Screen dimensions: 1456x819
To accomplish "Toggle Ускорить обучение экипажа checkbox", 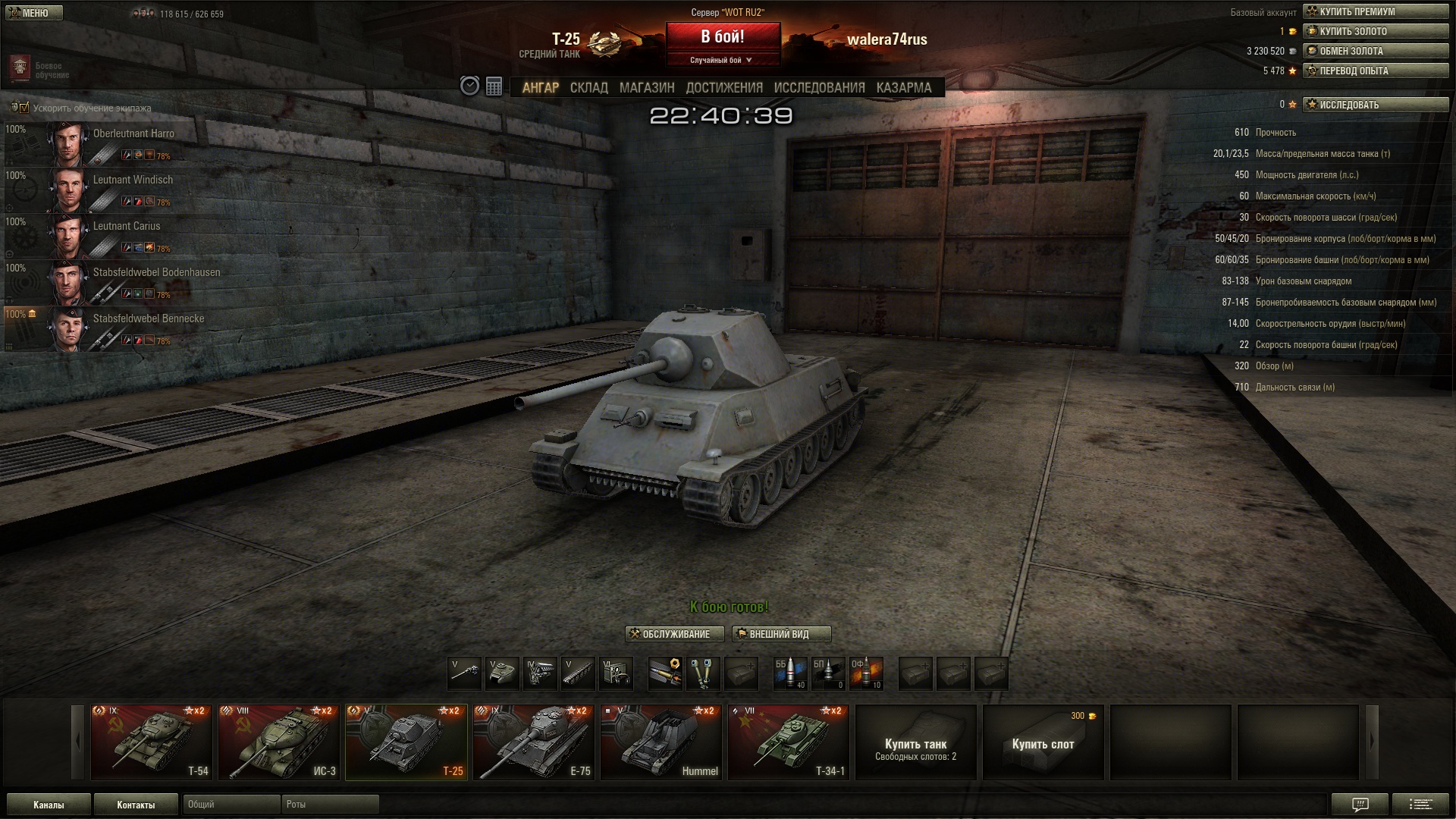I will pyautogui.click(x=24, y=108).
